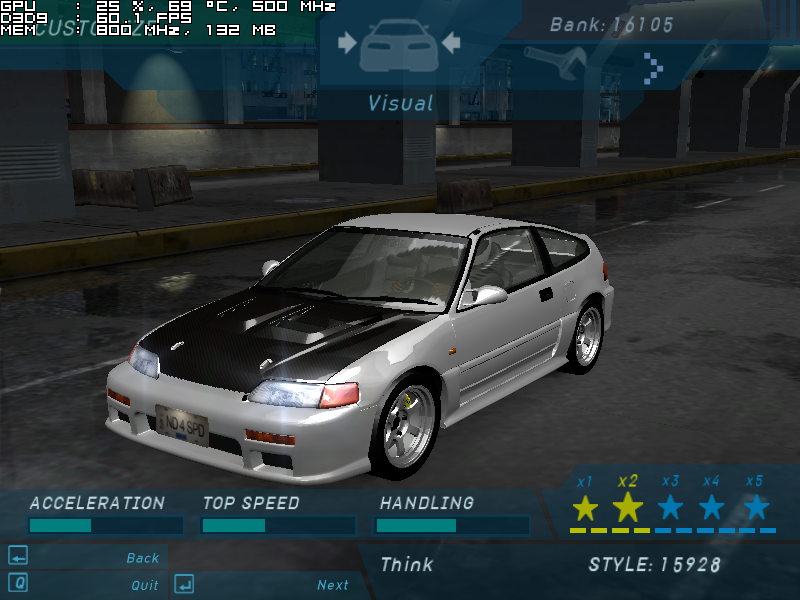The image size is (800, 600).
Task: Open the wrench performance upgrades category
Action: 554,62
